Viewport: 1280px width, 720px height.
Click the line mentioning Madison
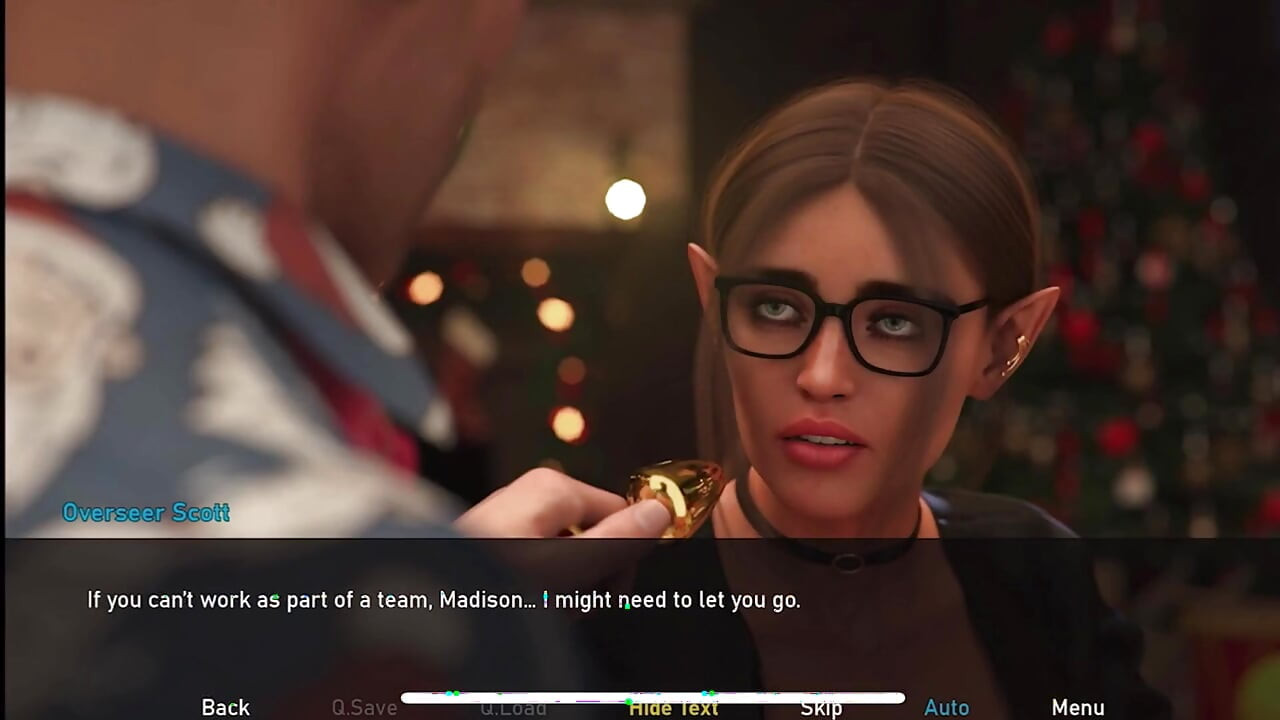click(x=444, y=600)
